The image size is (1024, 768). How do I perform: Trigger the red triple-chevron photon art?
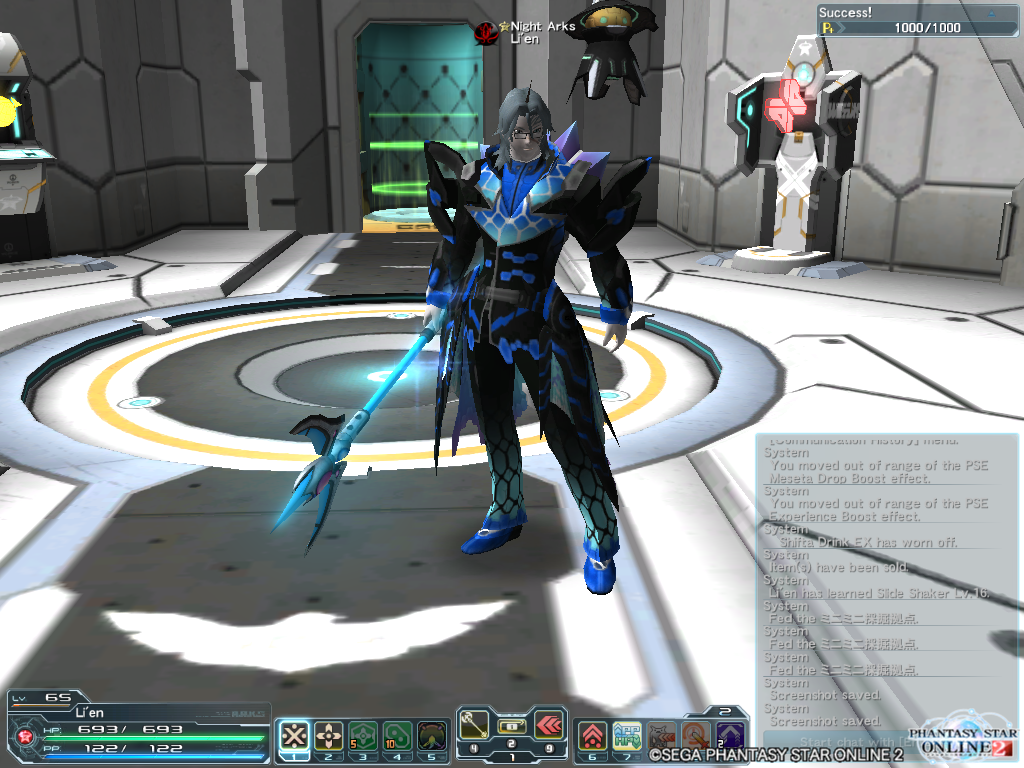click(549, 726)
